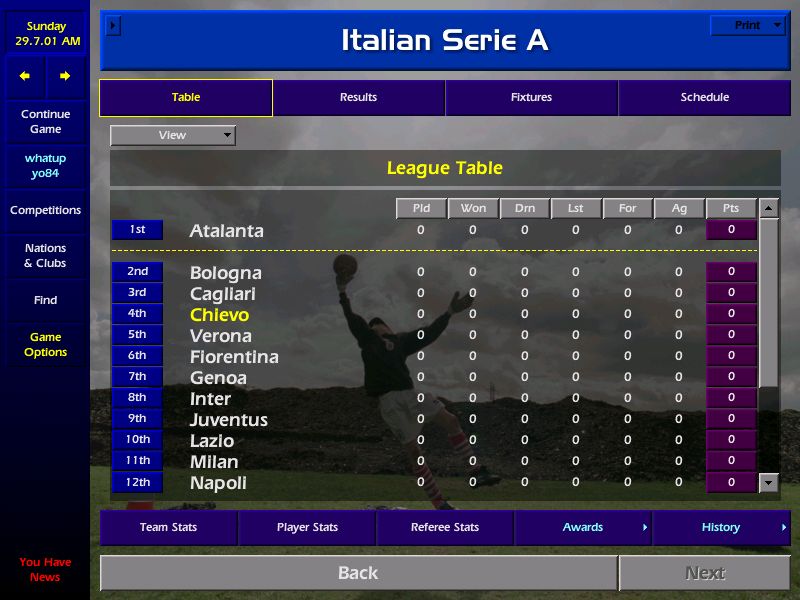Show Referee Stats
This screenshot has height=600, width=800.
pos(445,527)
